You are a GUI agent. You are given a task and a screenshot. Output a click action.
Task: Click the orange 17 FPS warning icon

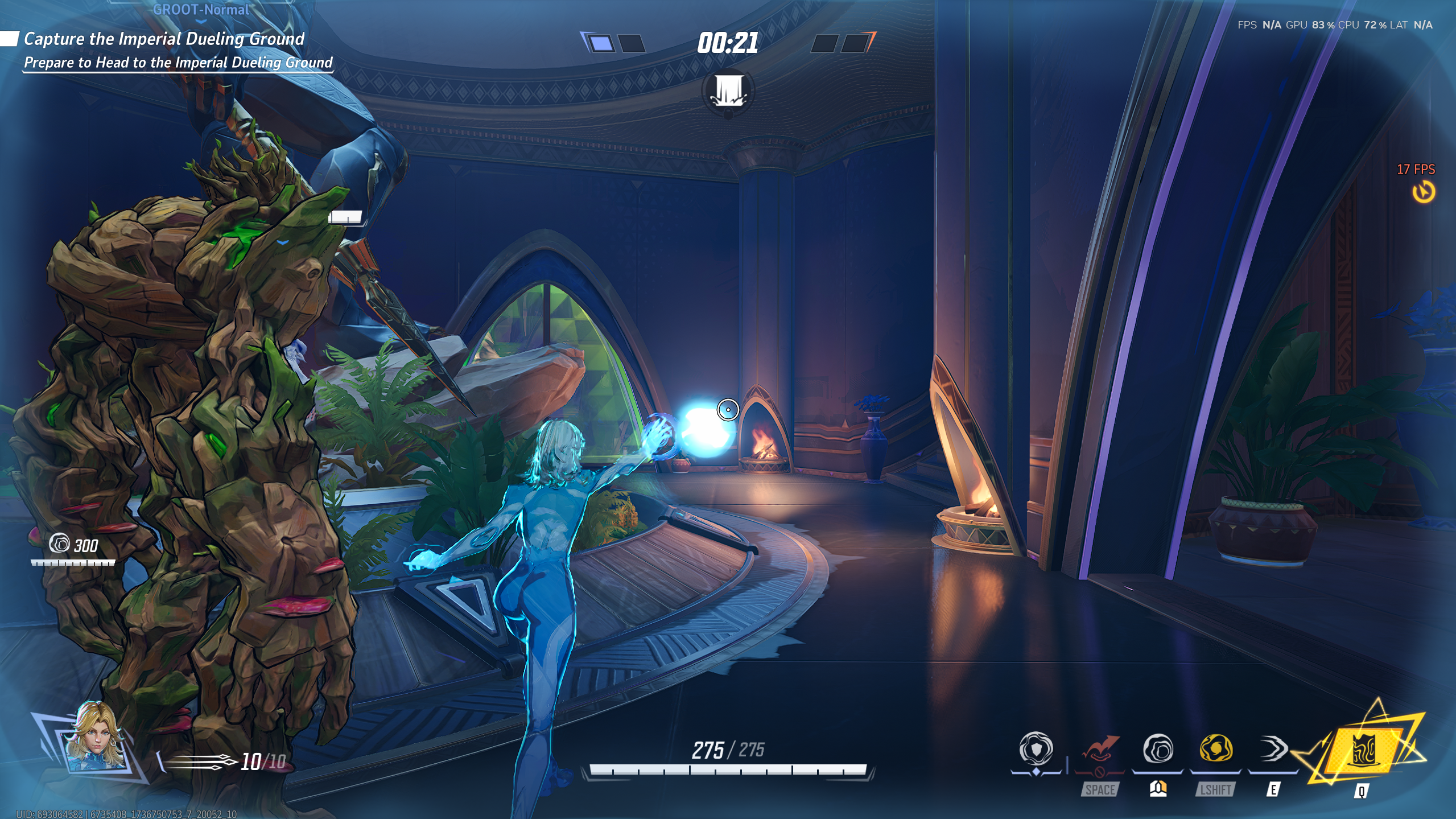(x=1423, y=192)
